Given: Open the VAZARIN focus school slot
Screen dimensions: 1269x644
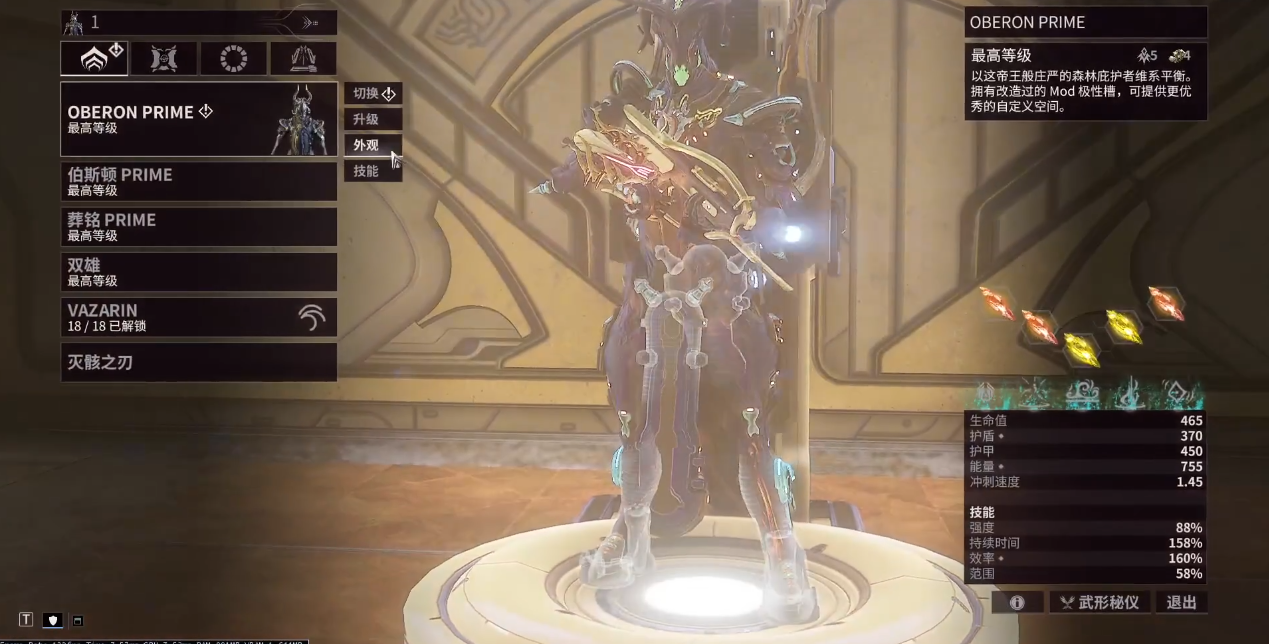Looking at the screenshot, I should (198, 317).
